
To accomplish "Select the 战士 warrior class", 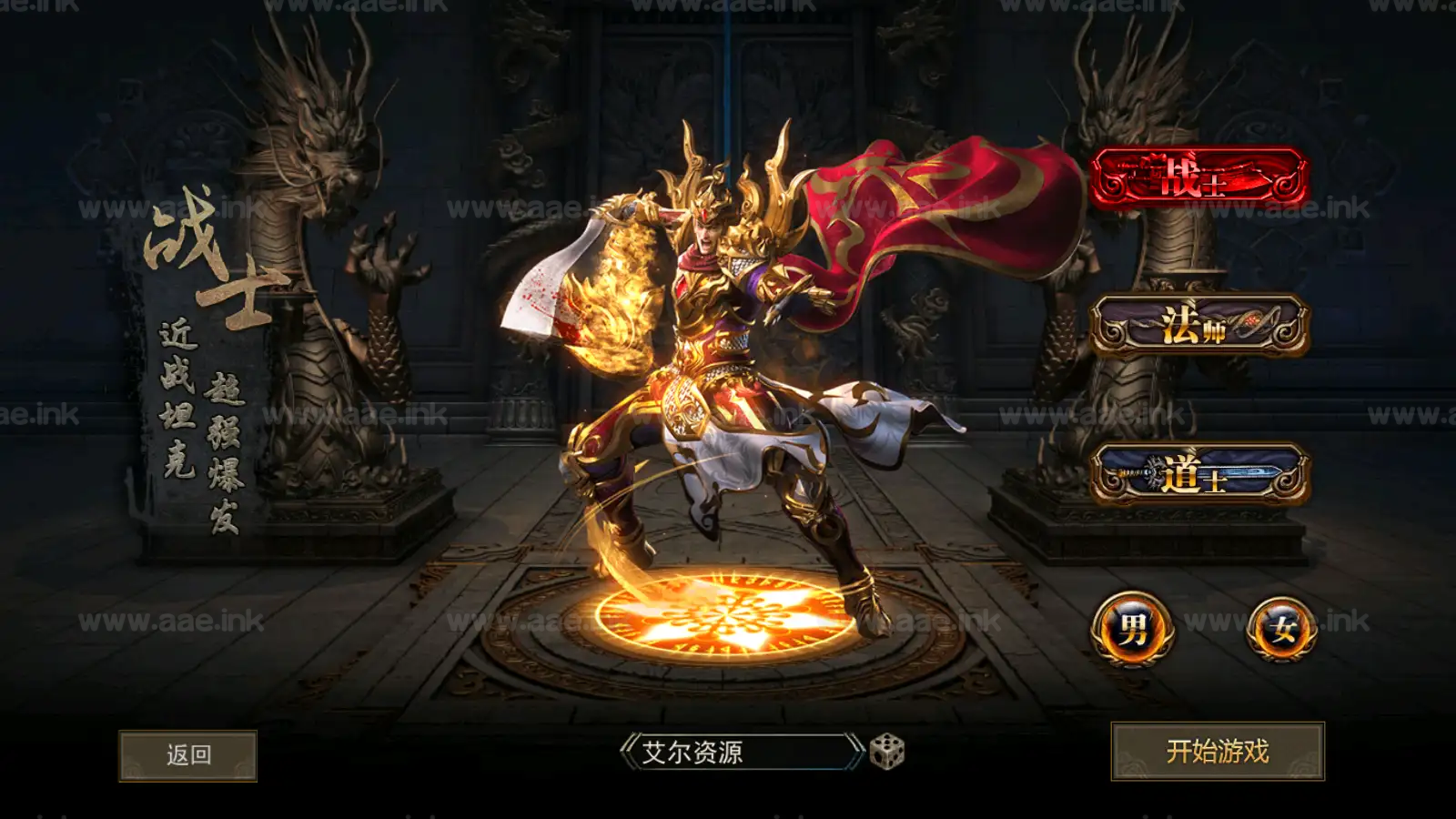I will point(1199,177).
